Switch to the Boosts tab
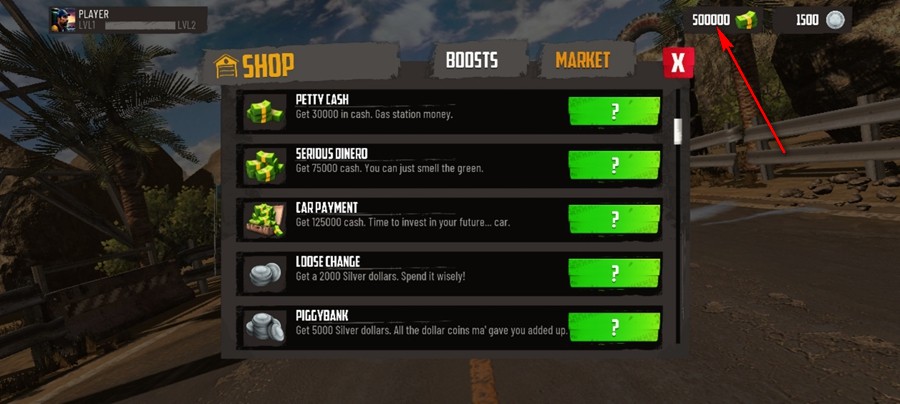Viewport: 900px width, 404px height. tap(470, 60)
